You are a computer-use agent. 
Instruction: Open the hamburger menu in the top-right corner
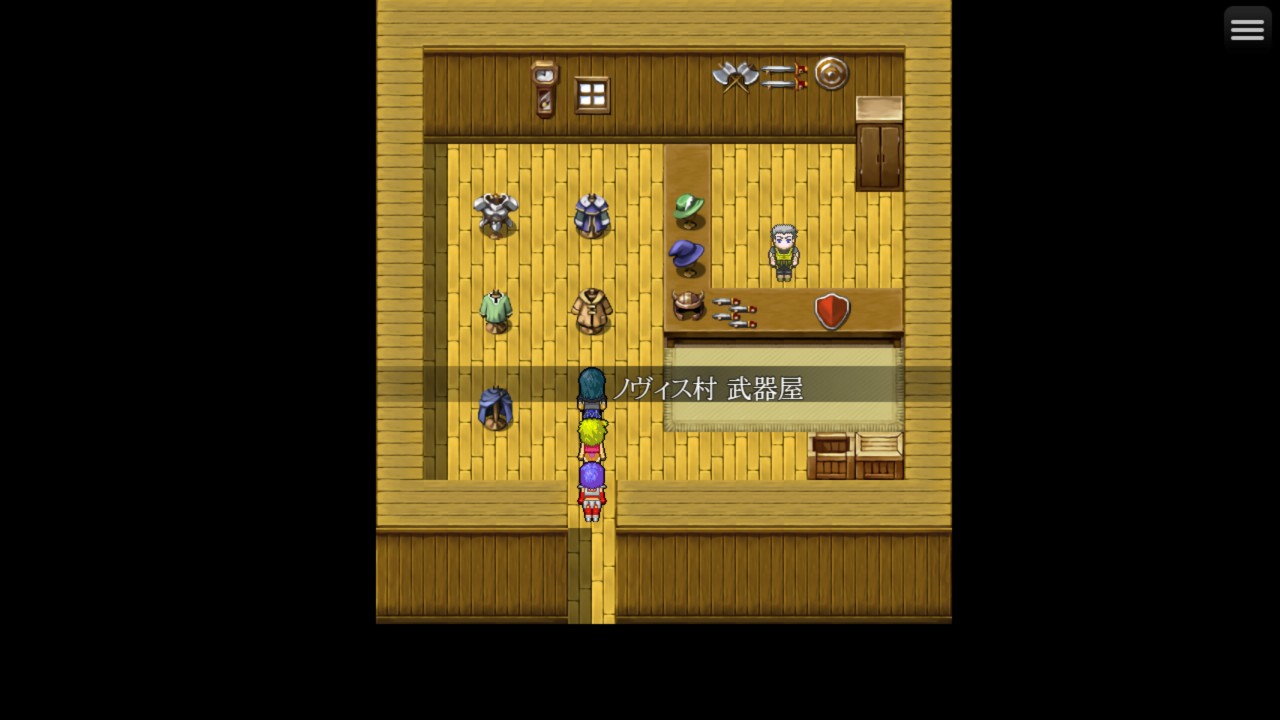(1247, 28)
